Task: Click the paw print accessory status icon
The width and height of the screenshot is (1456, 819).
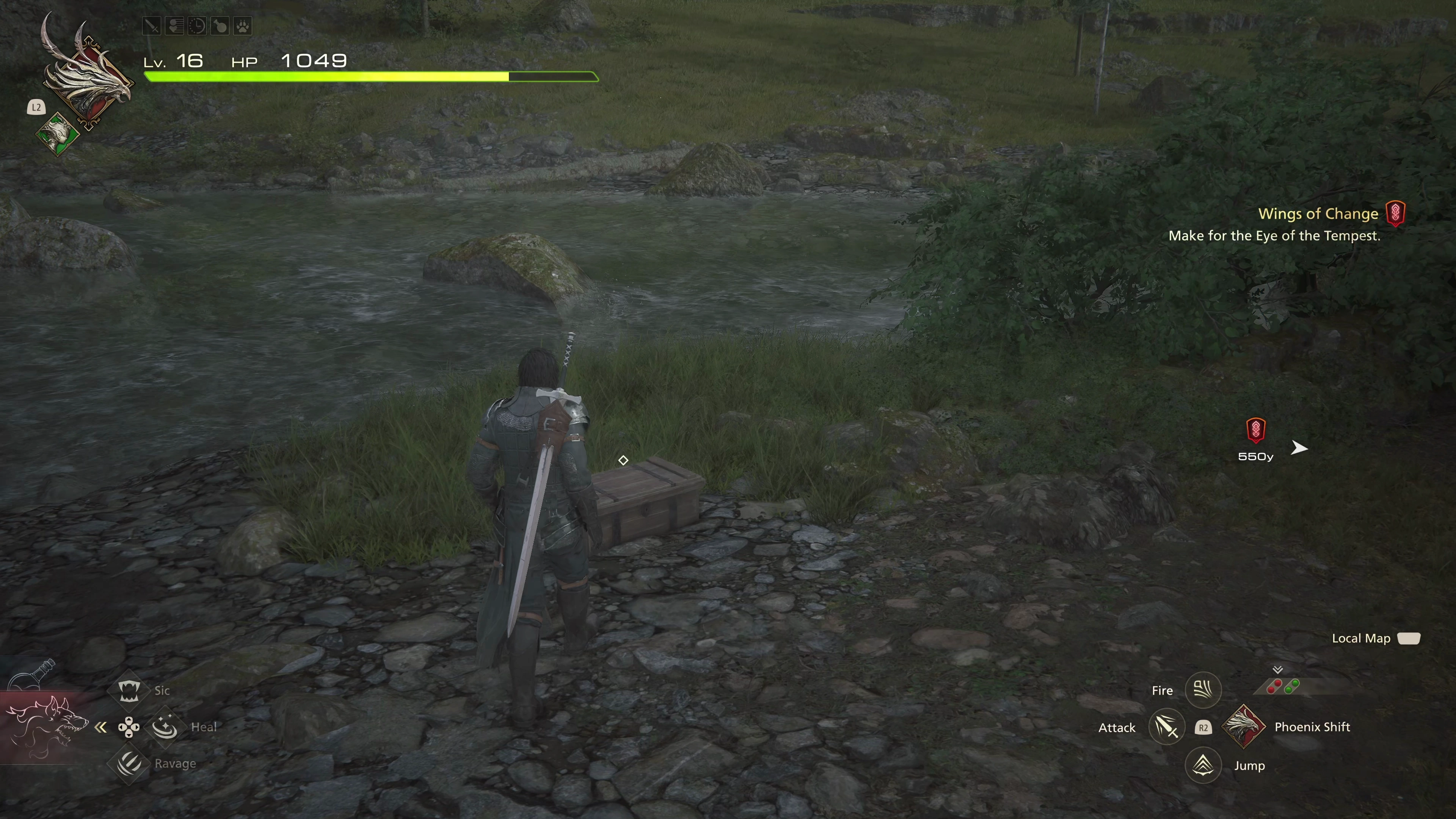Action: pos(243,26)
